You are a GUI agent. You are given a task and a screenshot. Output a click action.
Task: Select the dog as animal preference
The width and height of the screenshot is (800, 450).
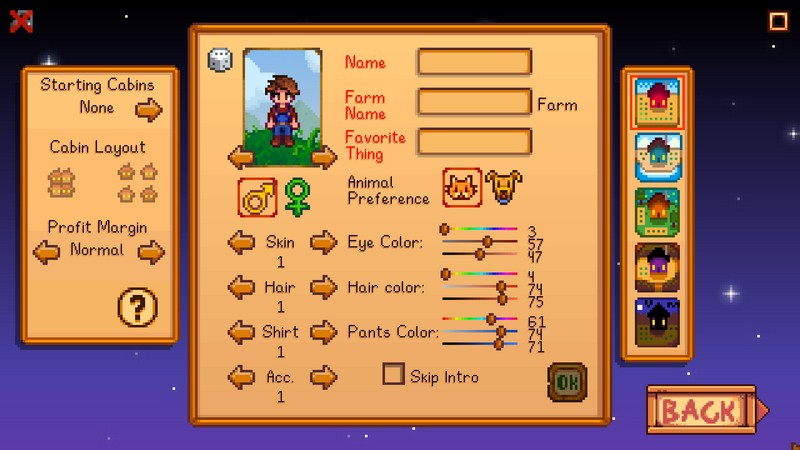click(504, 188)
